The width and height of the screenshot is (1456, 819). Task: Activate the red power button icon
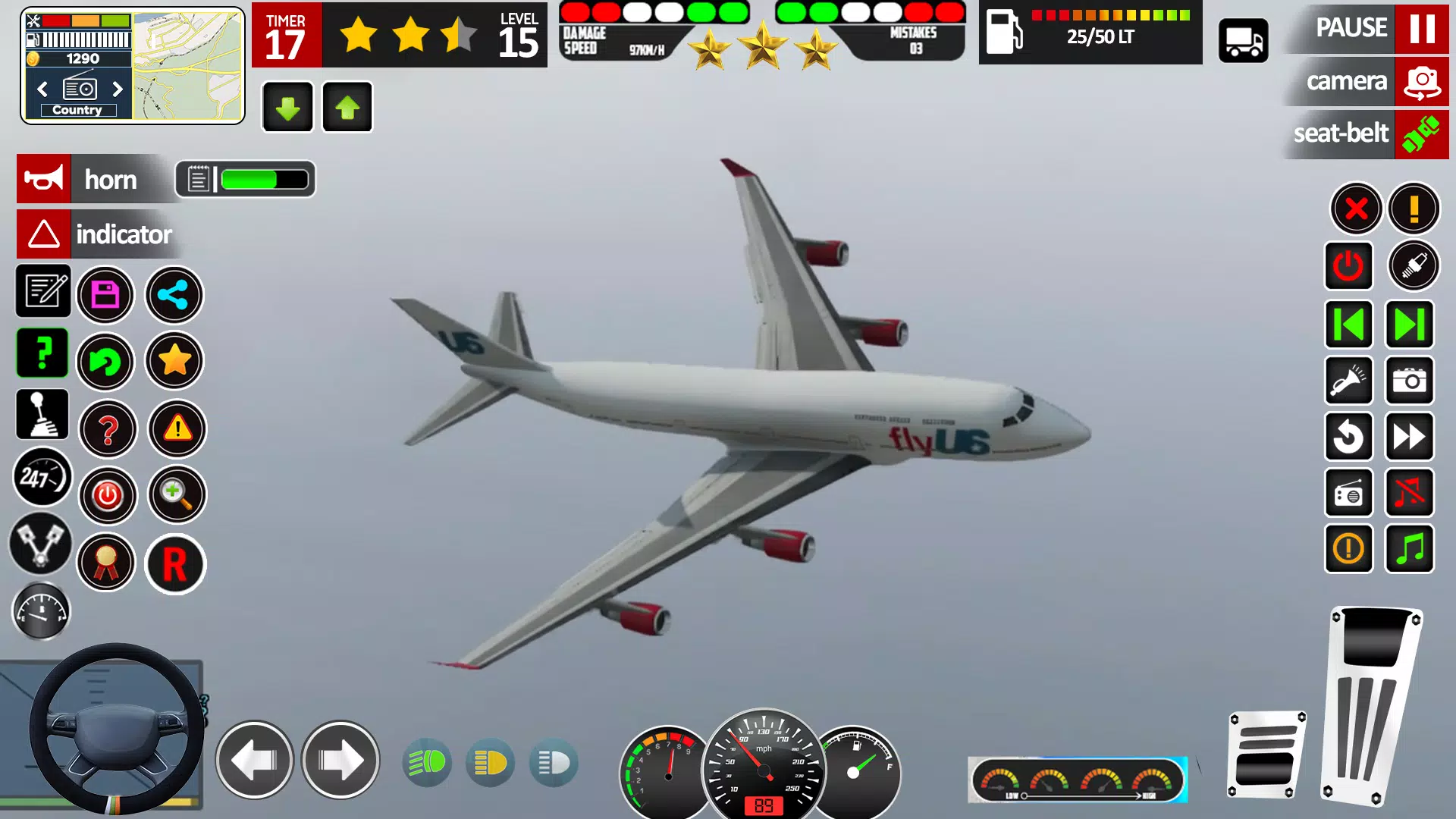coord(108,495)
